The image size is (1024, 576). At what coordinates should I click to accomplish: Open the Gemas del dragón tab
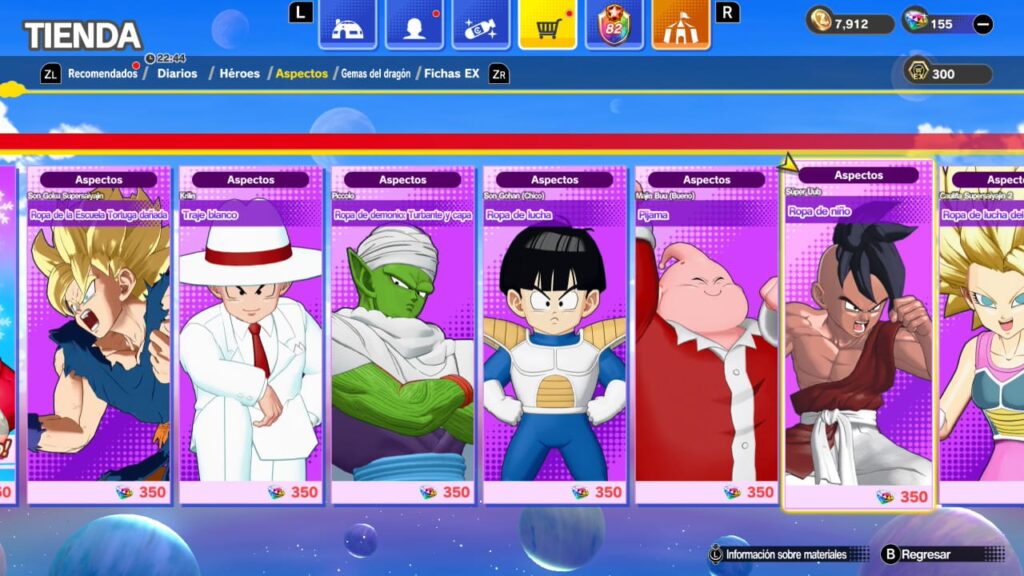376,74
